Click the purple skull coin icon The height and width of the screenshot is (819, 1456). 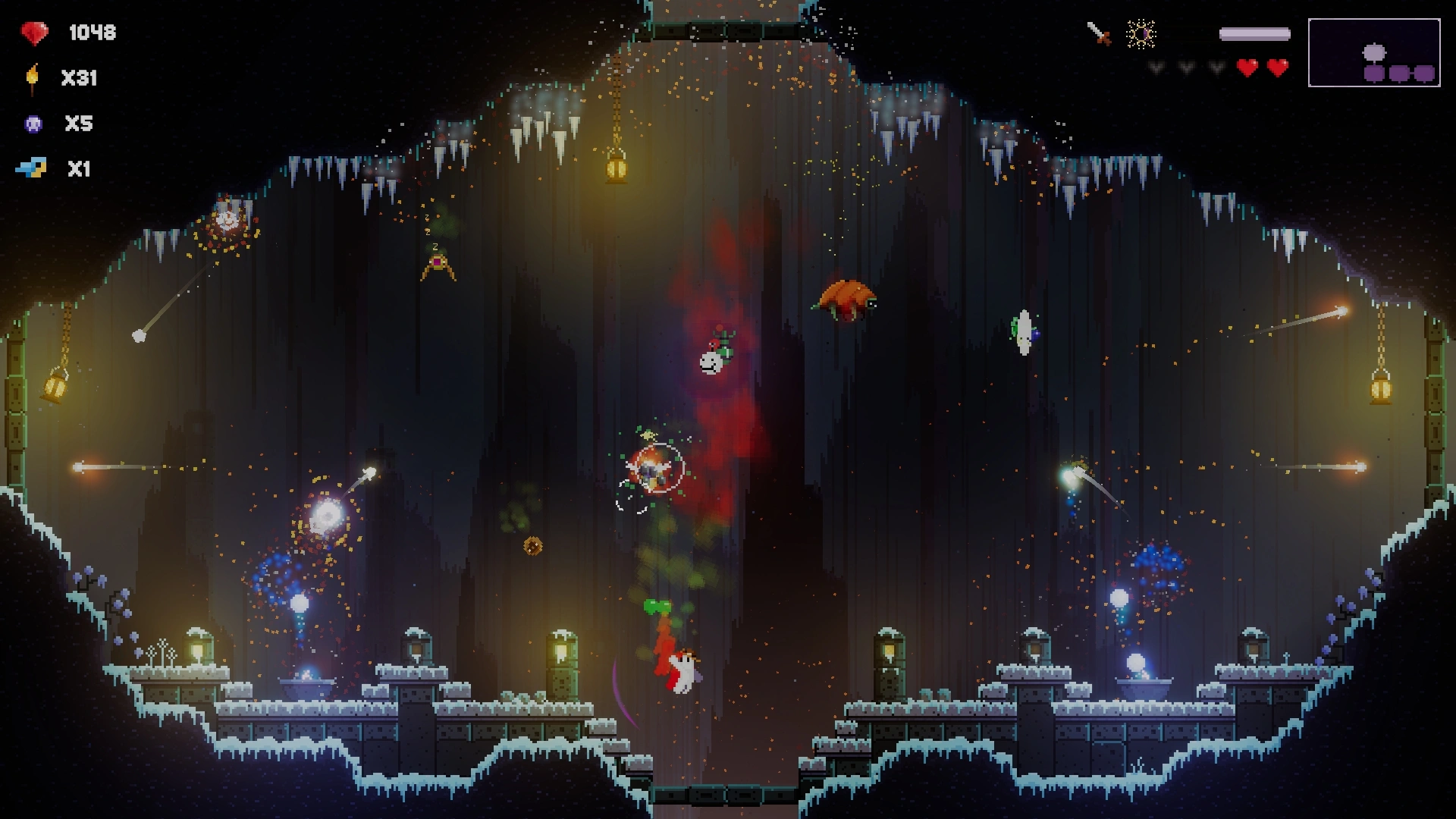pyautogui.click(x=33, y=124)
